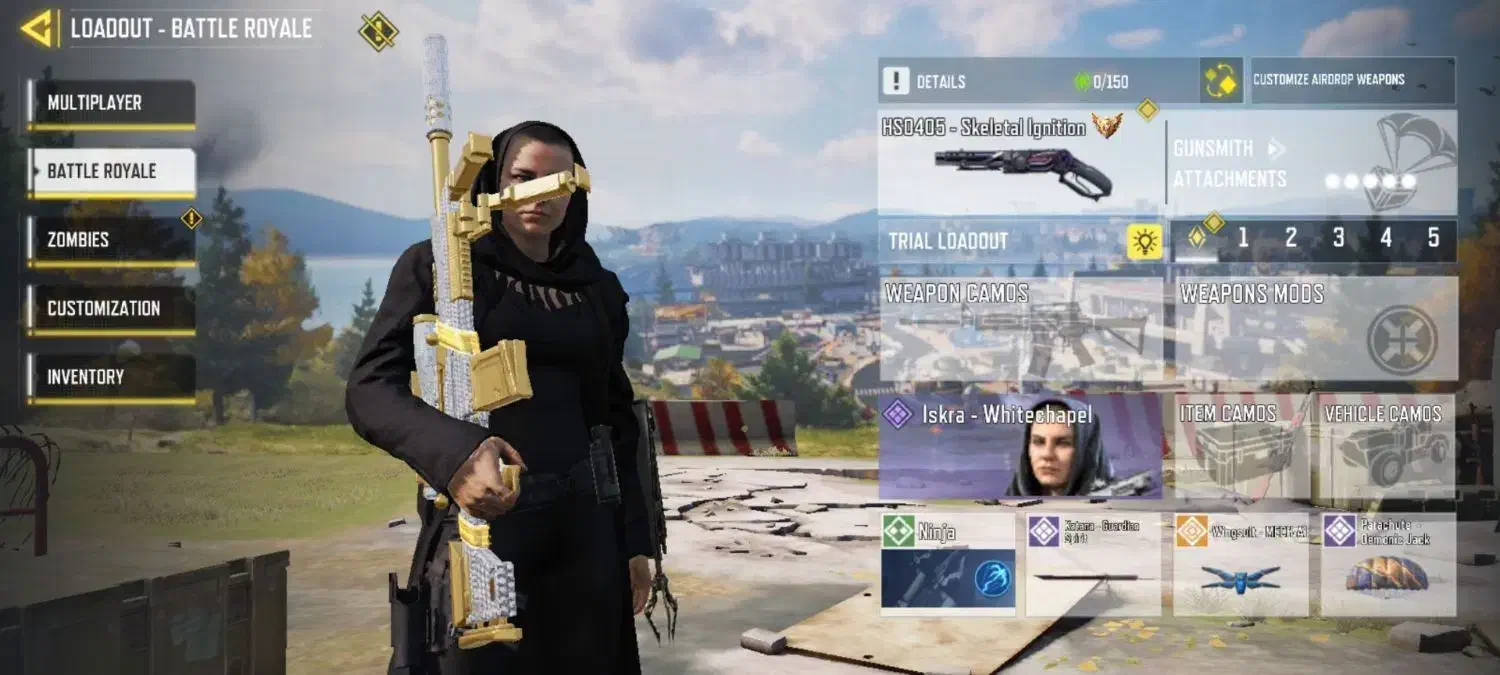Select the Battle Royale tab
Screen dimensions: 1500x675
[110, 171]
